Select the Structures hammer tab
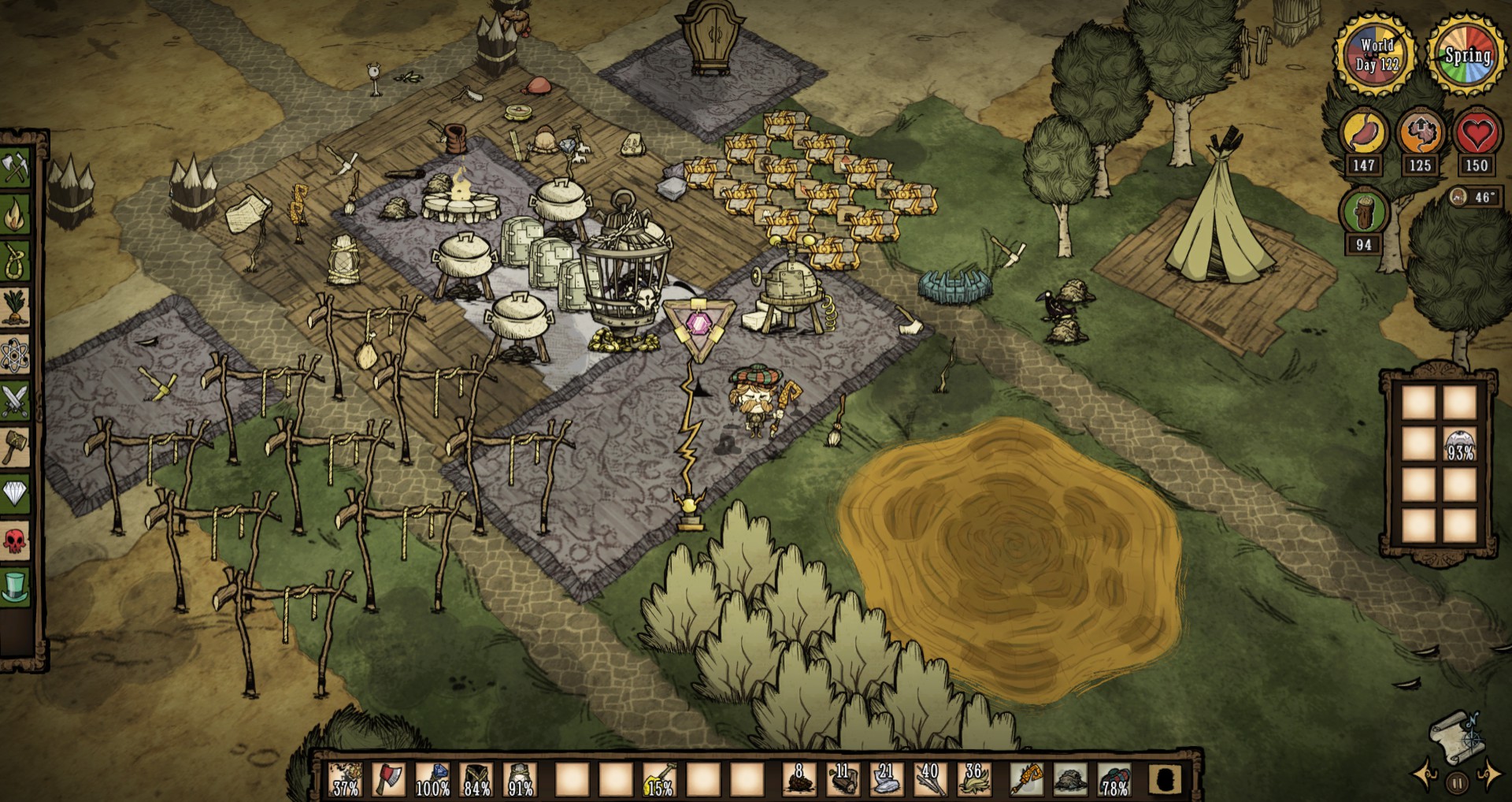1512x802 pixels. (15, 447)
